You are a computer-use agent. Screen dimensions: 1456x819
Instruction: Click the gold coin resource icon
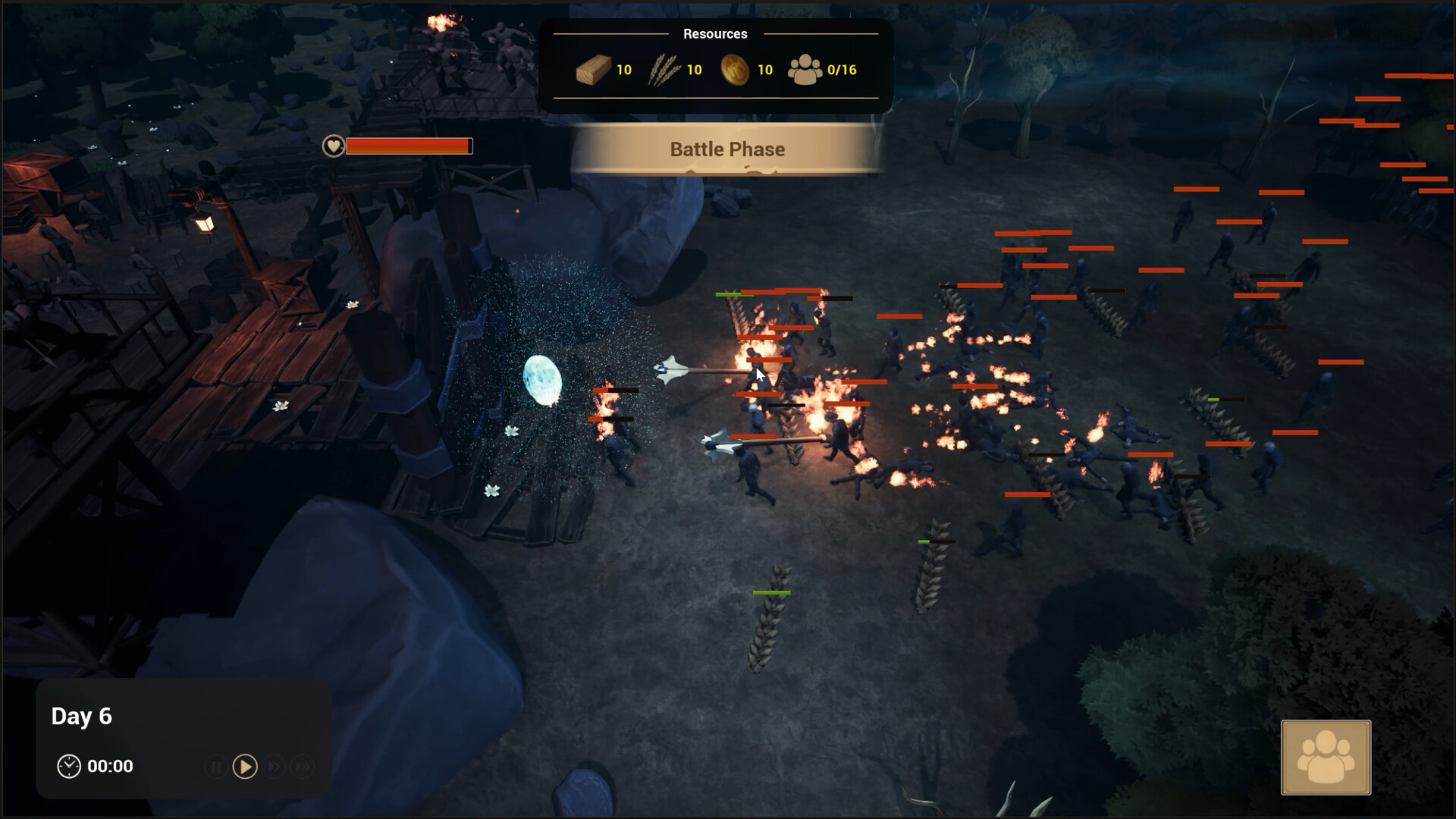(733, 69)
